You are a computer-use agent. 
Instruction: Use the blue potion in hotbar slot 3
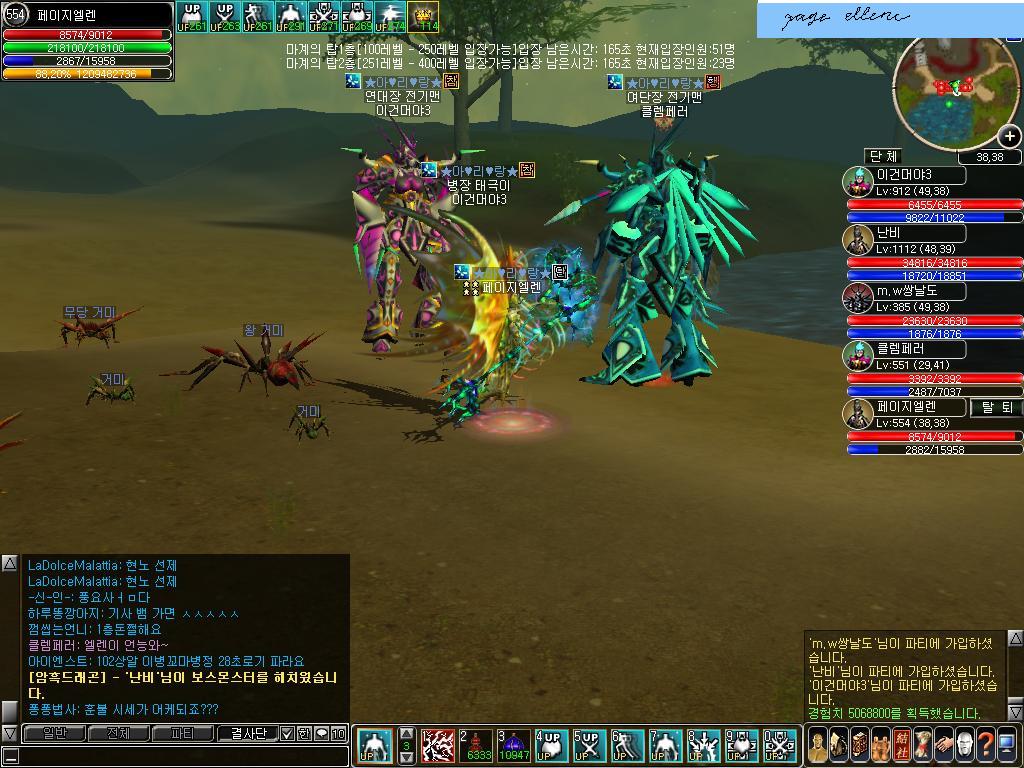click(x=514, y=746)
